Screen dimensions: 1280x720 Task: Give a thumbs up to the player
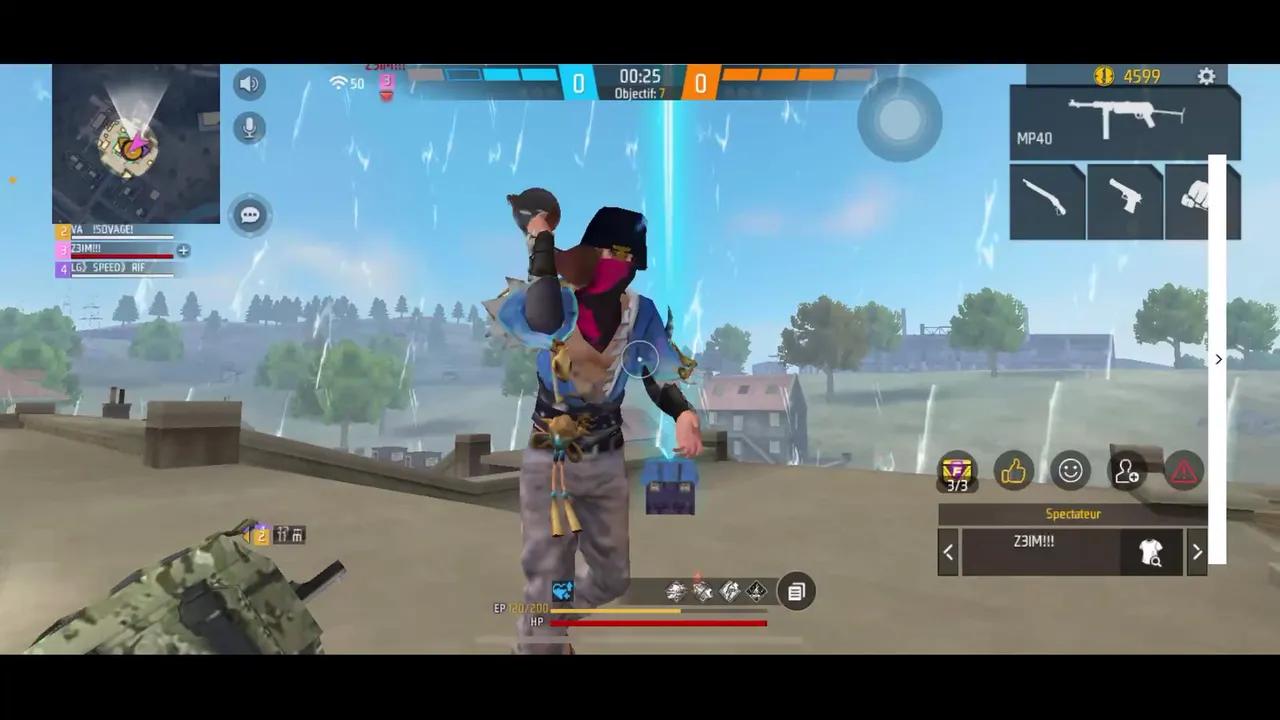click(1014, 471)
